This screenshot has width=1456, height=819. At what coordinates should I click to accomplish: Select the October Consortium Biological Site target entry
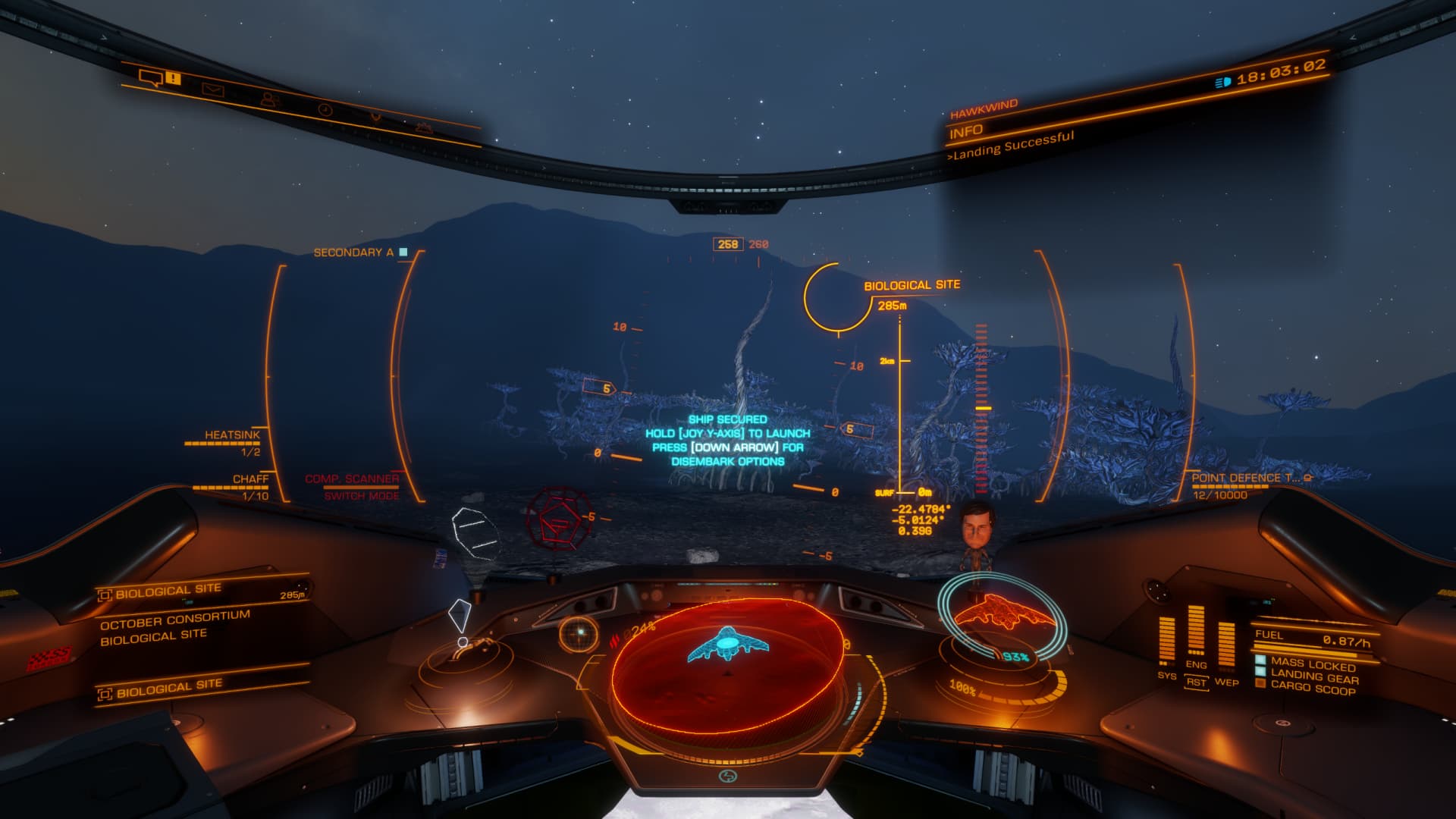(x=176, y=627)
